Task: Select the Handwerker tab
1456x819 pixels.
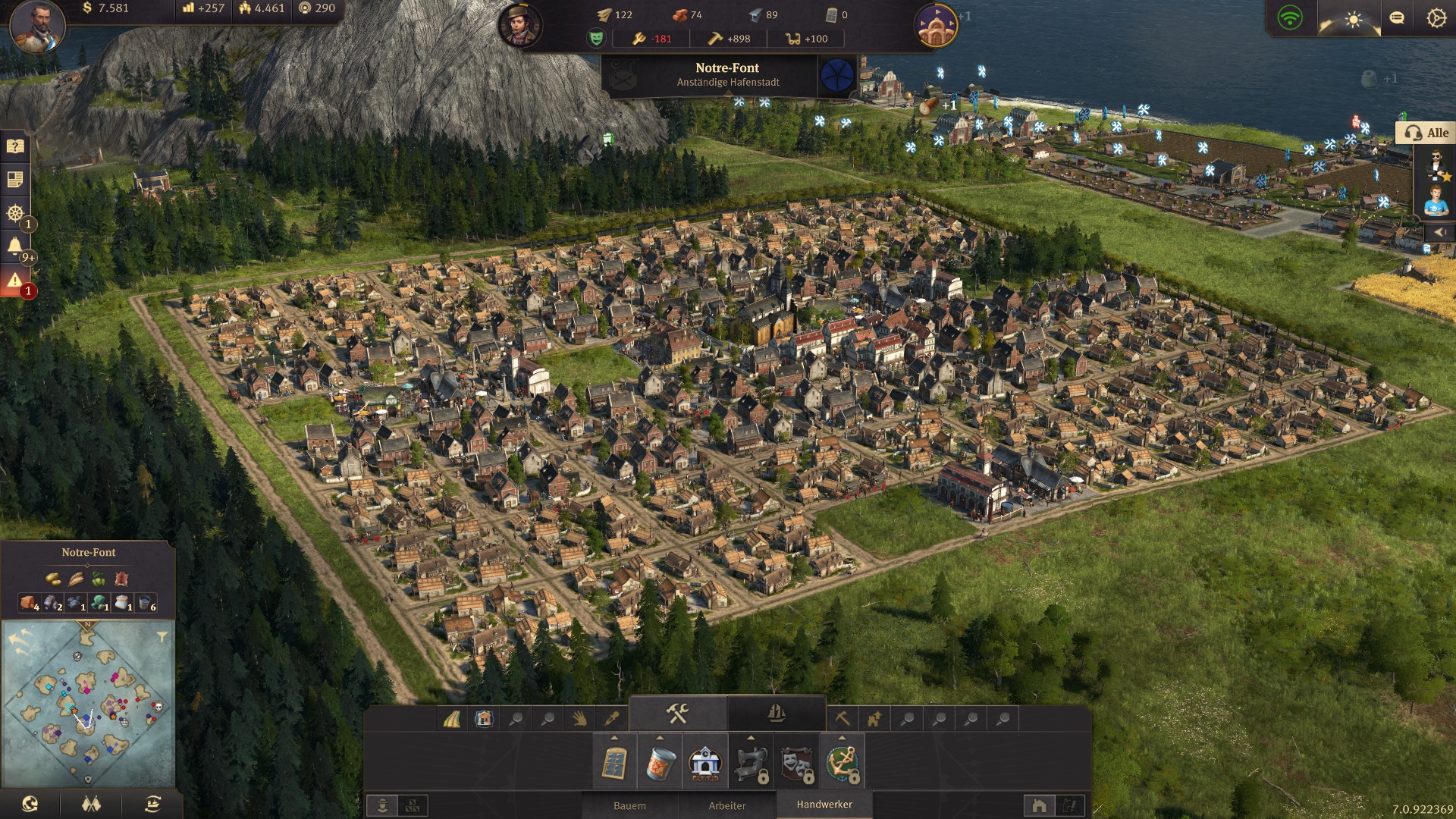Action: click(x=824, y=805)
